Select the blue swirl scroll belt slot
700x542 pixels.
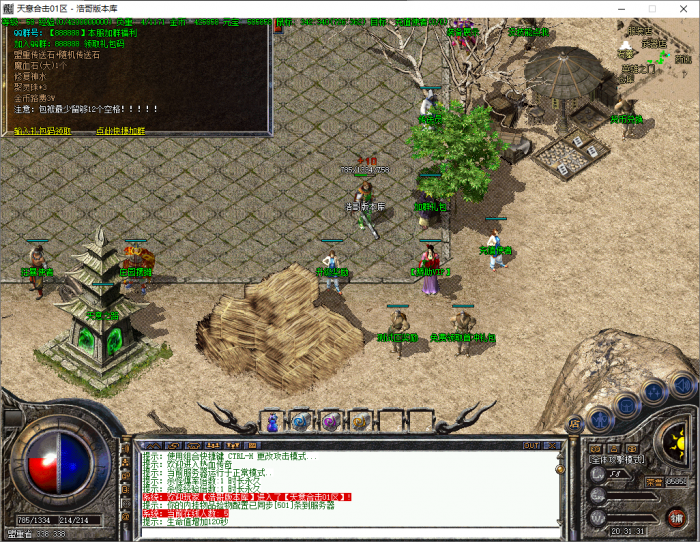click(x=299, y=421)
